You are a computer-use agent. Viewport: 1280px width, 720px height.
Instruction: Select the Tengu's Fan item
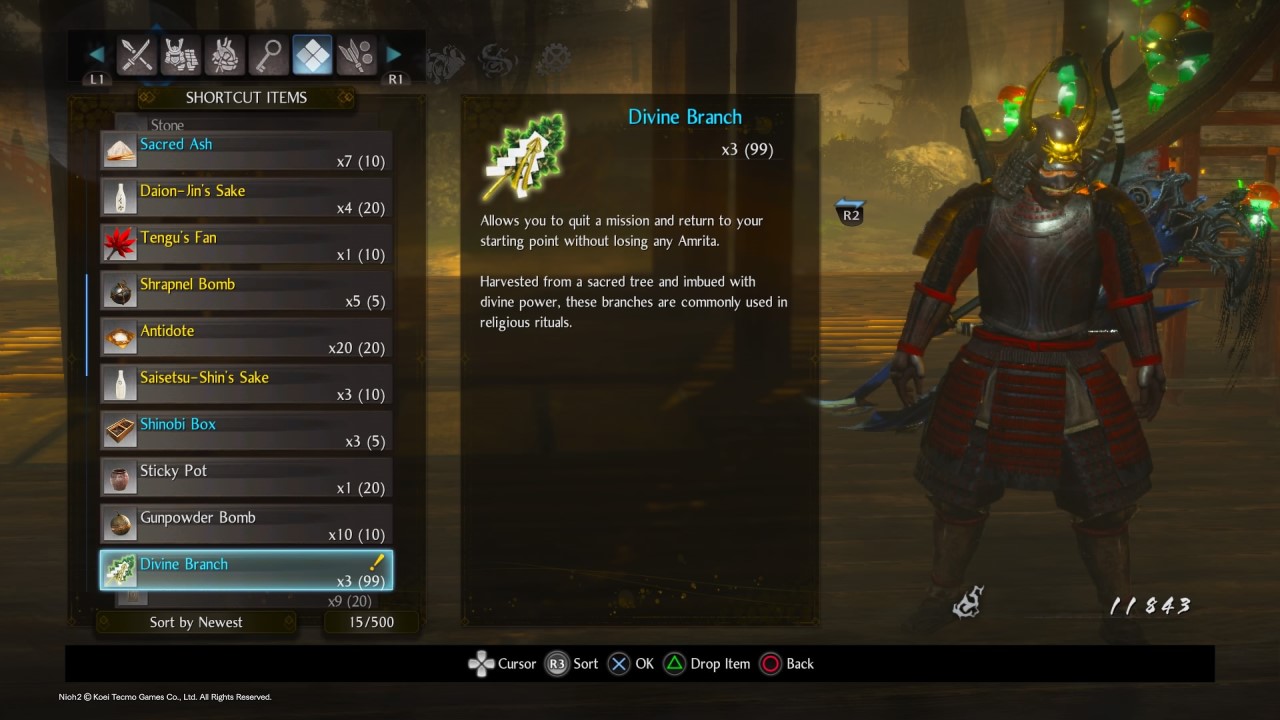pos(246,245)
